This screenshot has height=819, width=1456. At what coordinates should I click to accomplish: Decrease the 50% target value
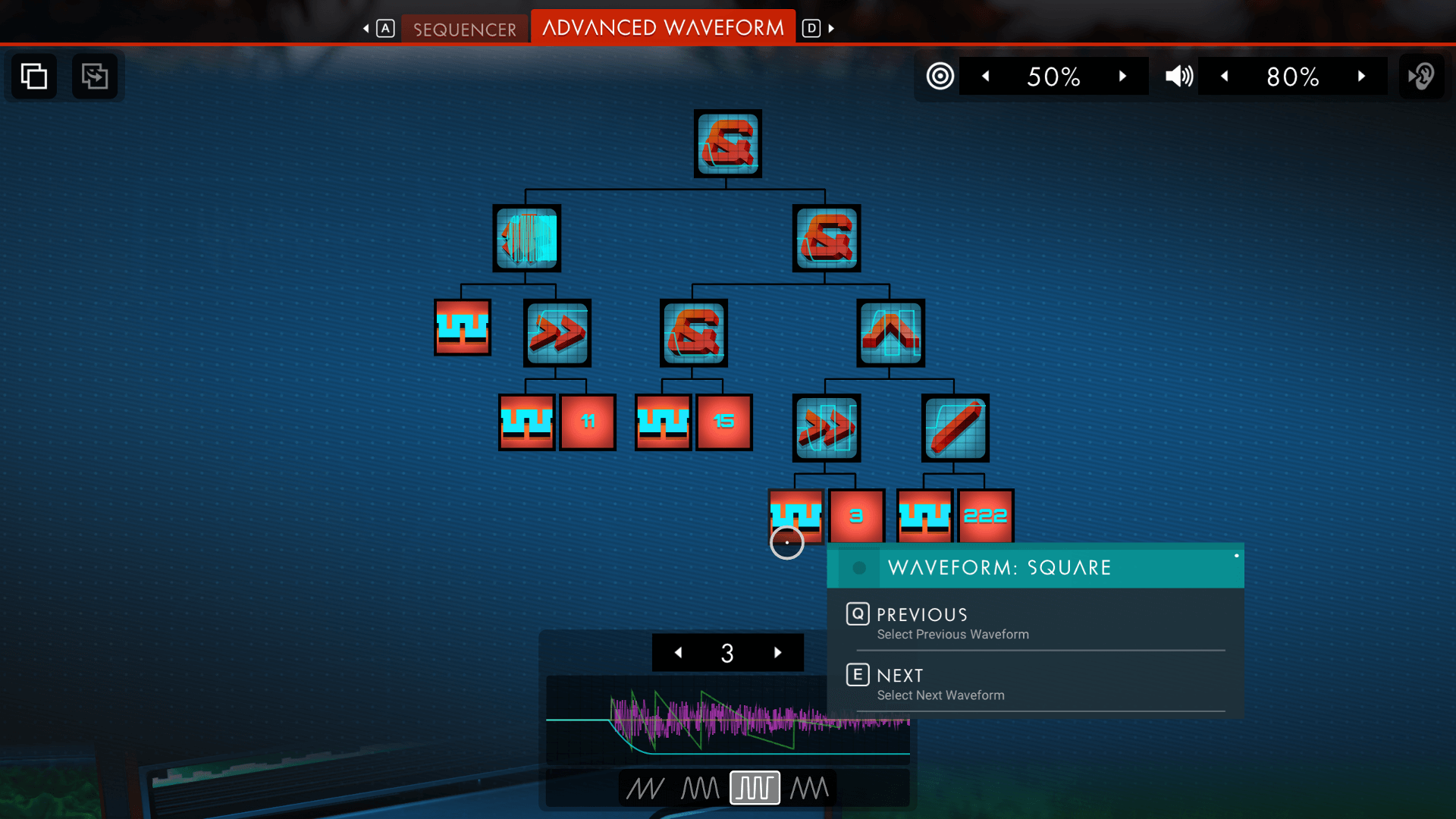click(985, 76)
